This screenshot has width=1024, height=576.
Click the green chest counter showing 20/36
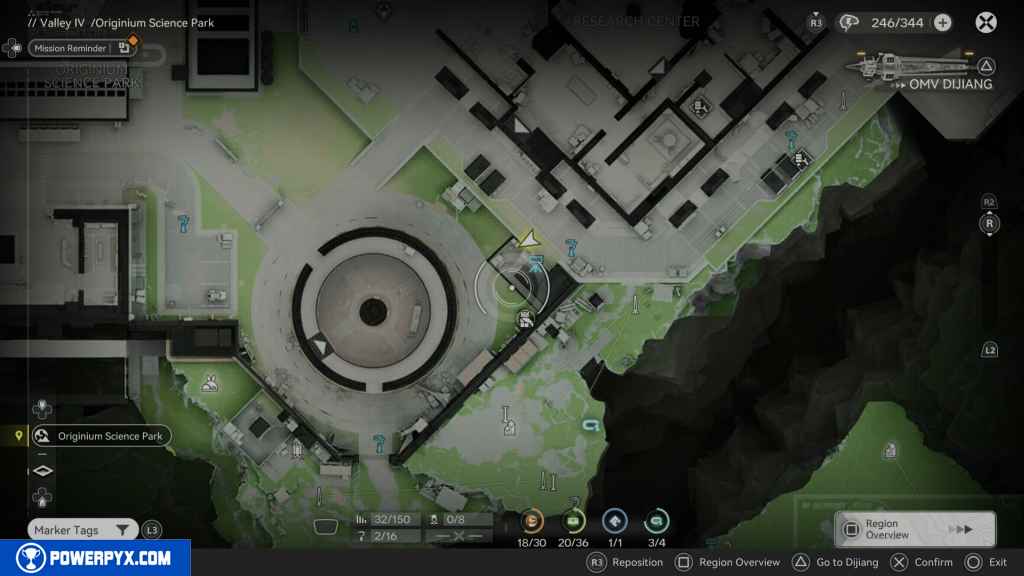[574, 521]
